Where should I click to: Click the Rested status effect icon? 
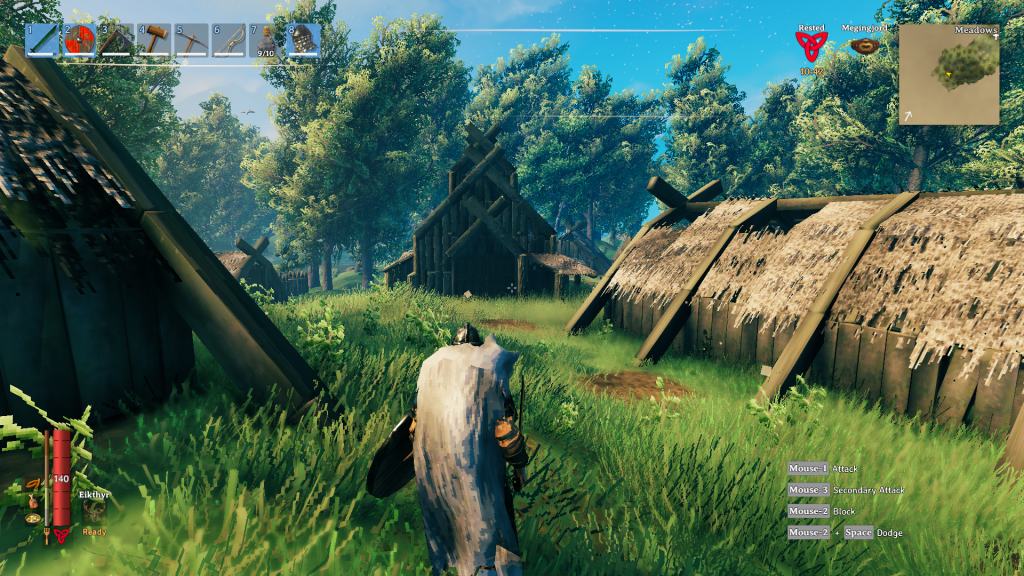coord(811,47)
